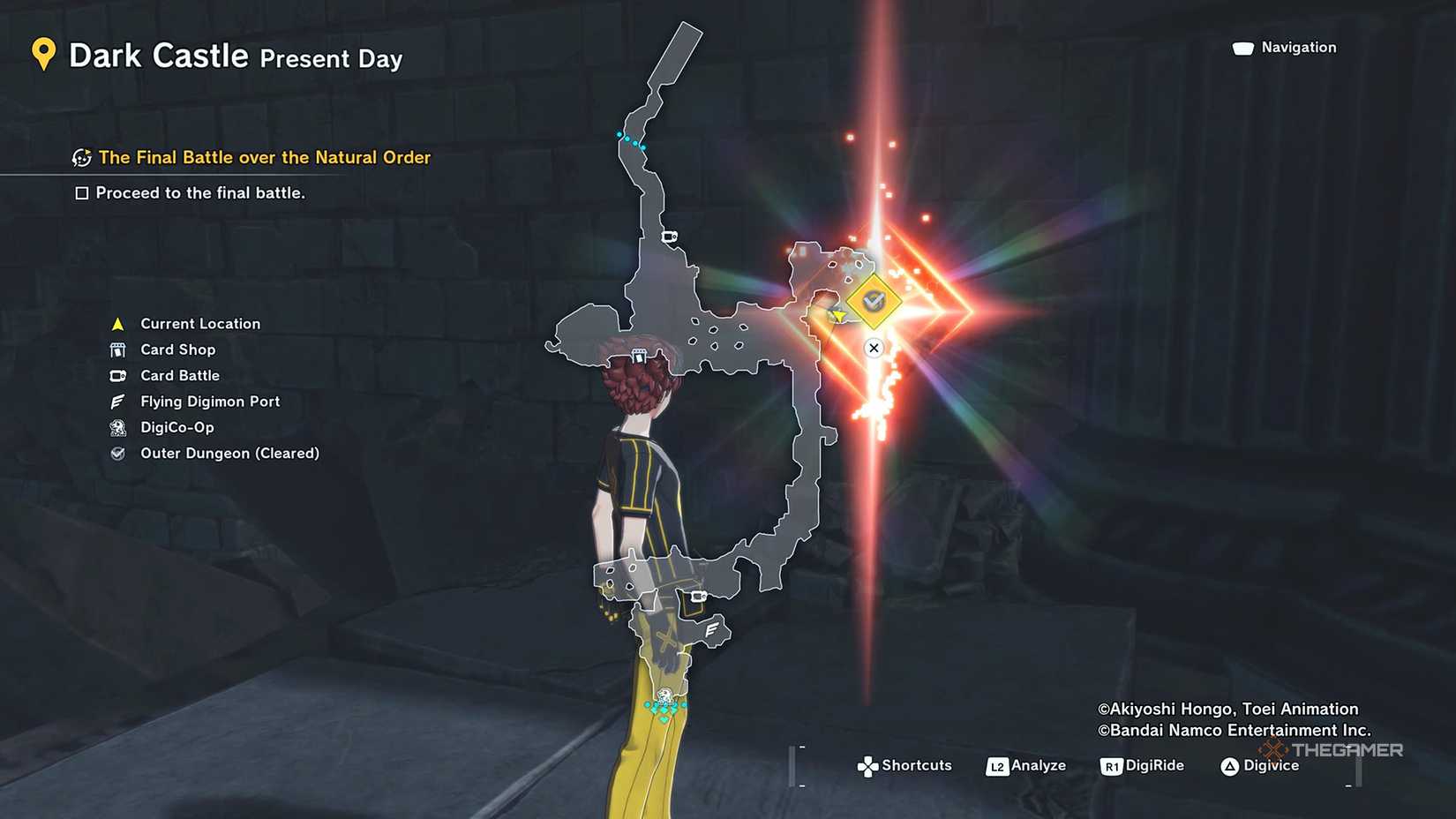Click the Dark Castle location pin title

pyautogui.click(x=159, y=56)
